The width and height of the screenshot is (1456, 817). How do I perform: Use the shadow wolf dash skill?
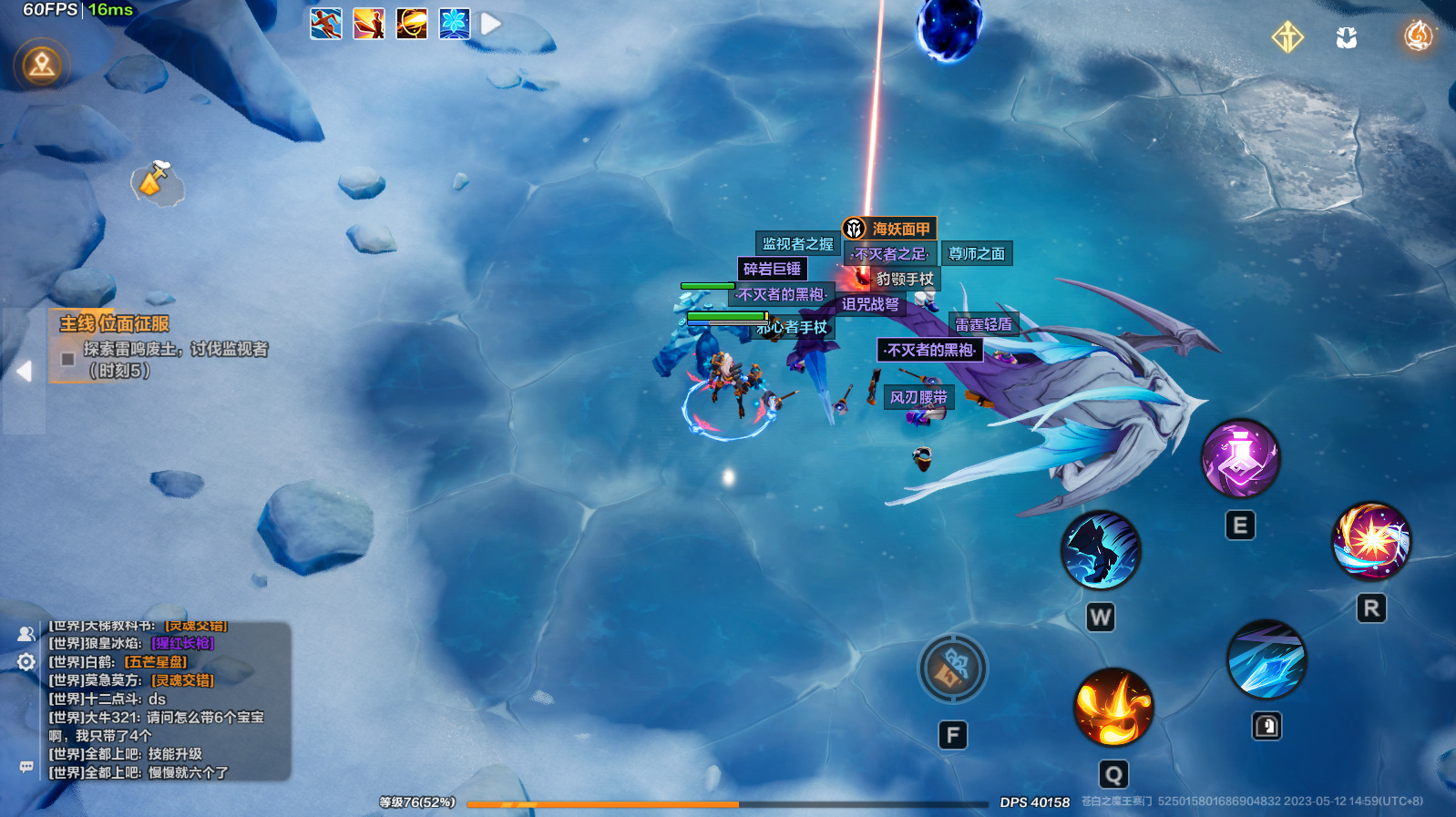point(1101,550)
